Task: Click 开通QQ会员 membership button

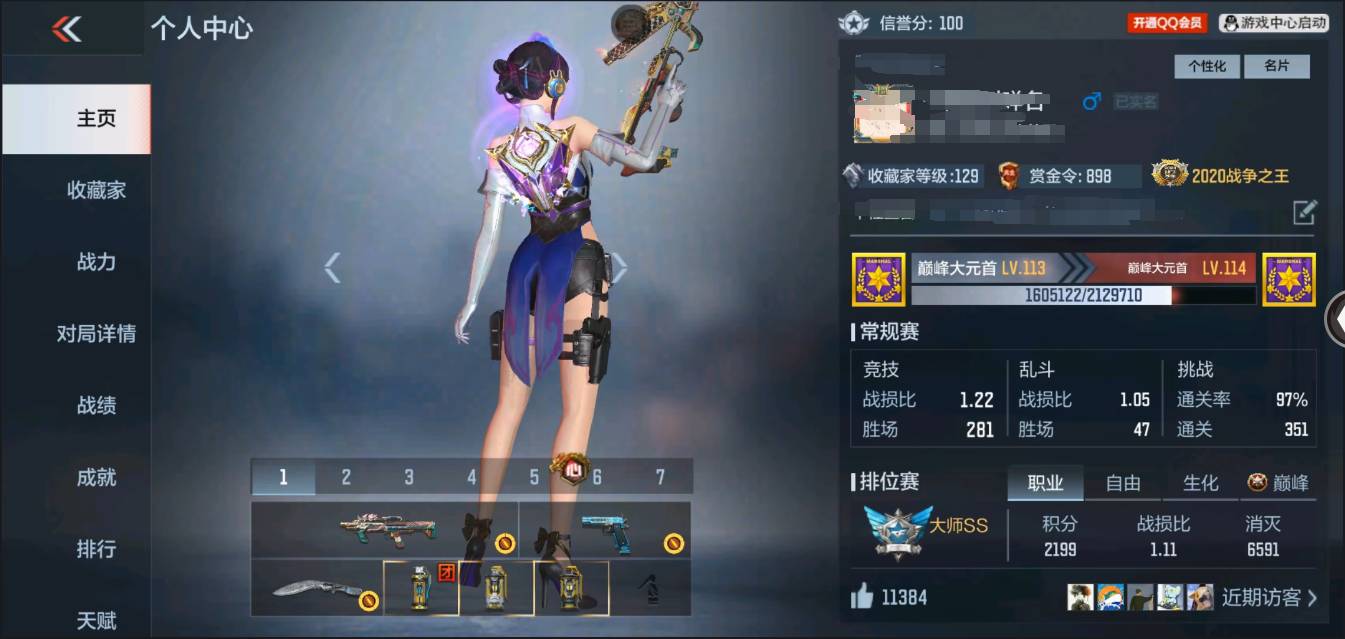Action: tap(1167, 23)
